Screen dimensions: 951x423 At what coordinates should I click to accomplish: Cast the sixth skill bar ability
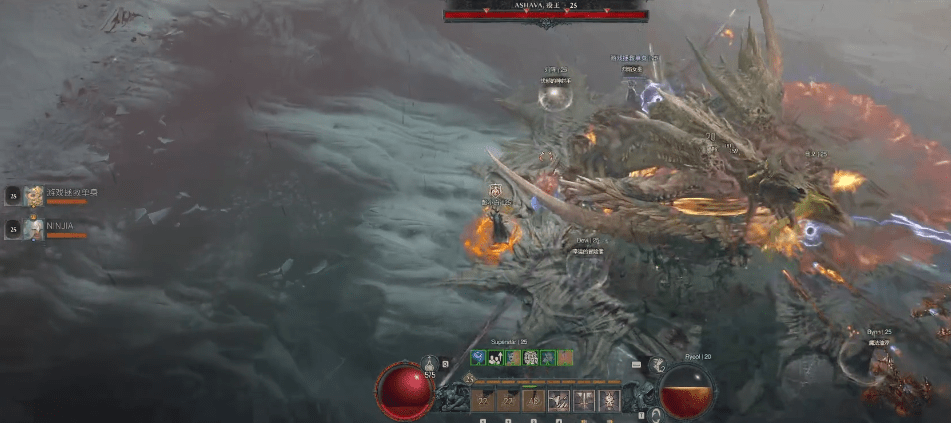(608, 401)
